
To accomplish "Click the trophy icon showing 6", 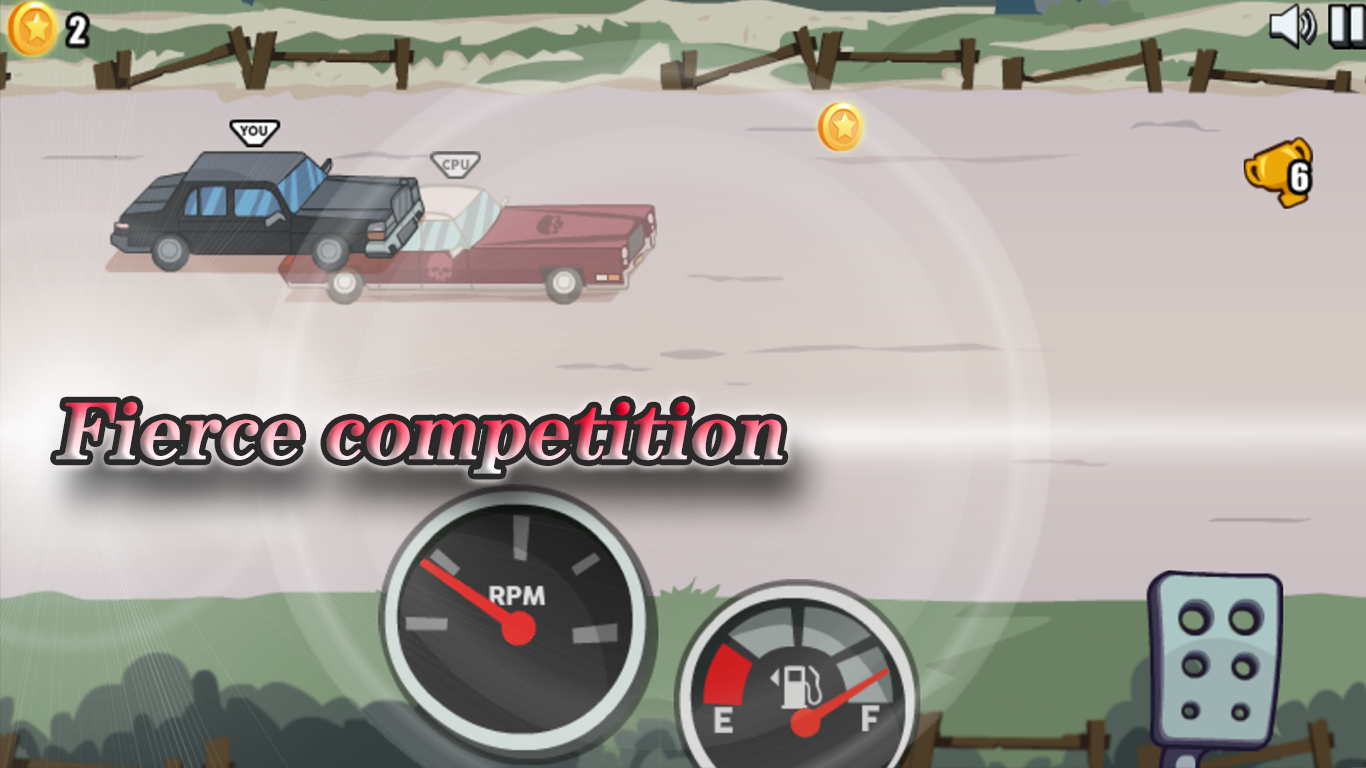I will [1279, 177].
